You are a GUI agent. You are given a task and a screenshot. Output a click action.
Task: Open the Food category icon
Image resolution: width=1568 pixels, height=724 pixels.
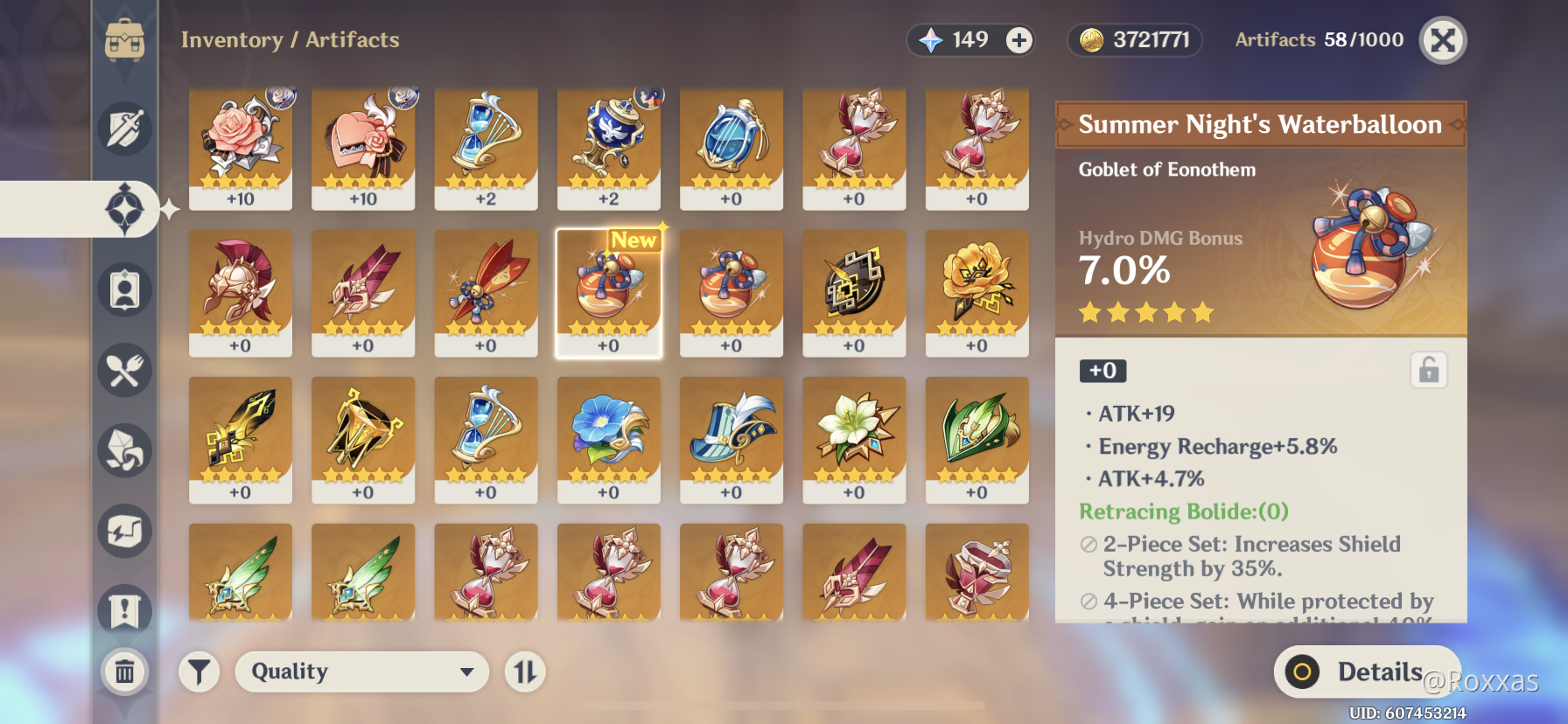click(x=125, y=371)
